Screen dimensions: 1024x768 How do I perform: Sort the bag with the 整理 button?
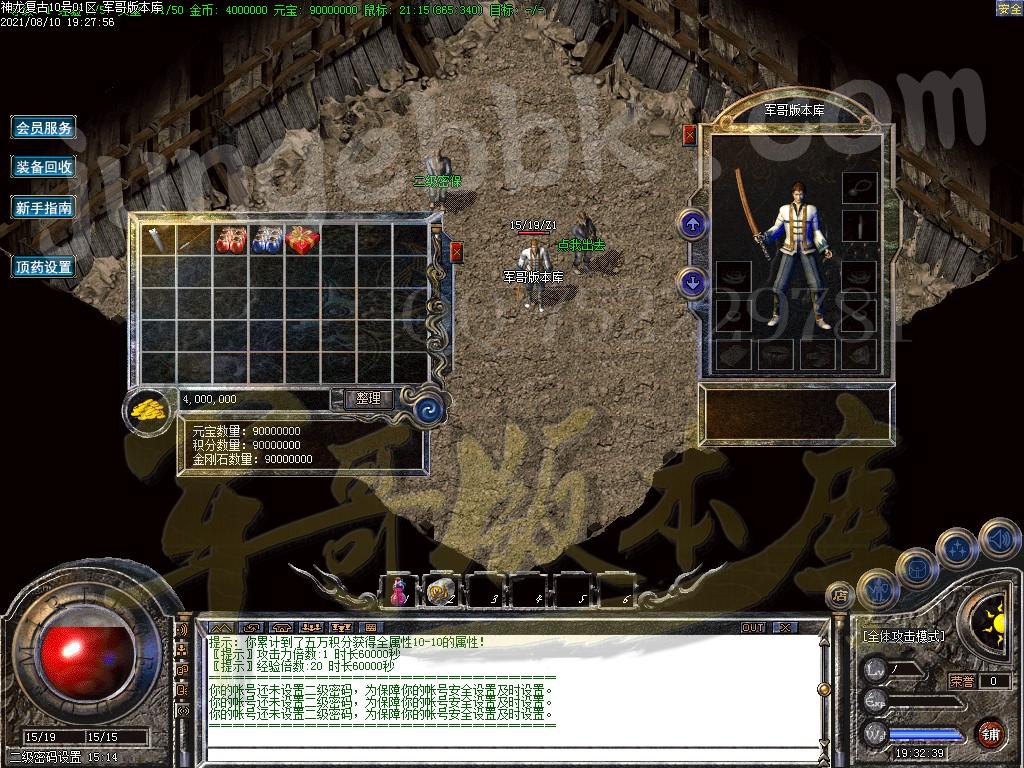coord(368,398)
